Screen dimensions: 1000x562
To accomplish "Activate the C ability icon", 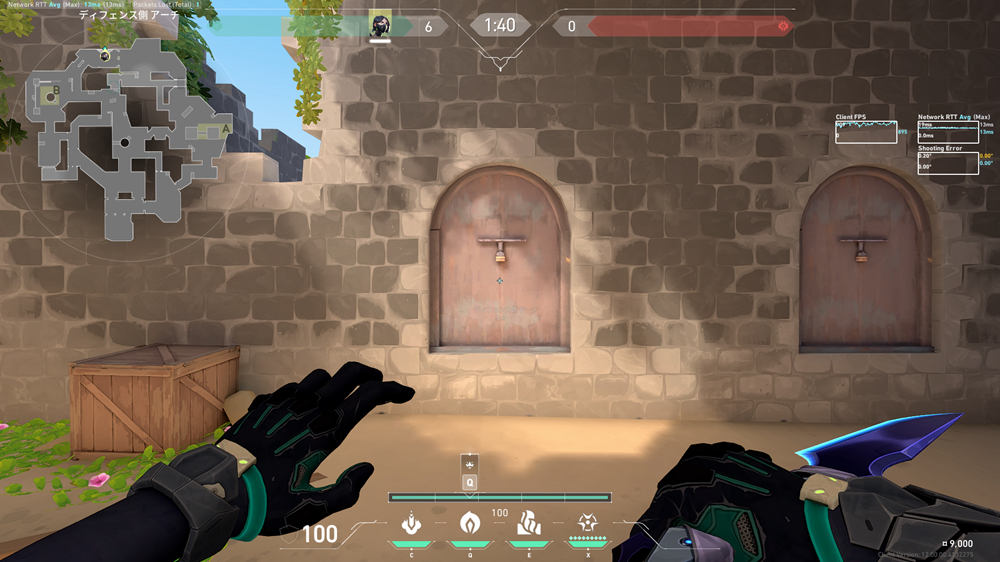I will [409, 522].
